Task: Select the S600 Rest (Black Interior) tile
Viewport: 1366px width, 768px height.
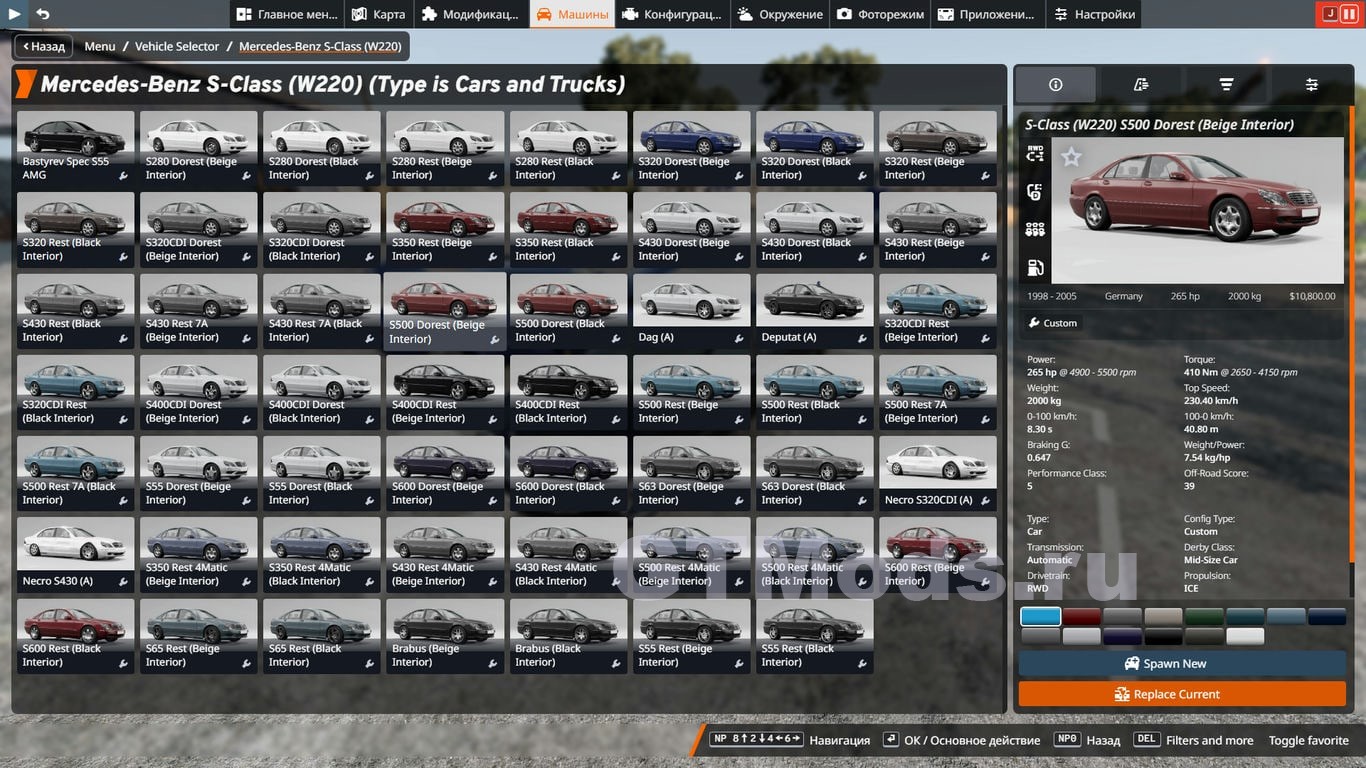Action: click(76, 636)
